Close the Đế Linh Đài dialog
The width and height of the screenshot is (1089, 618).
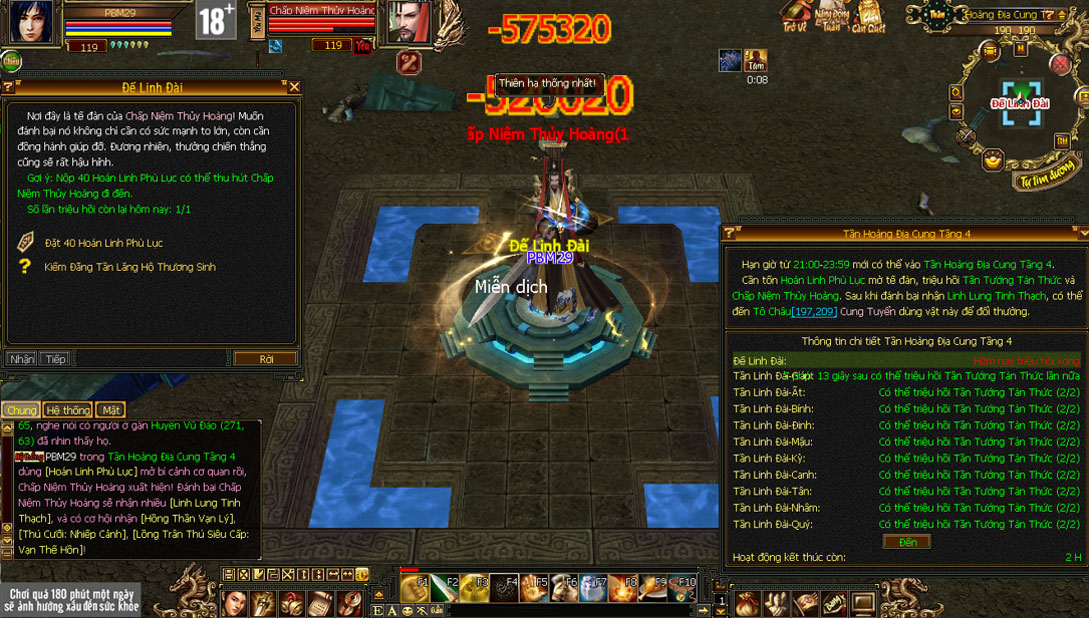(x=294, y=88)
